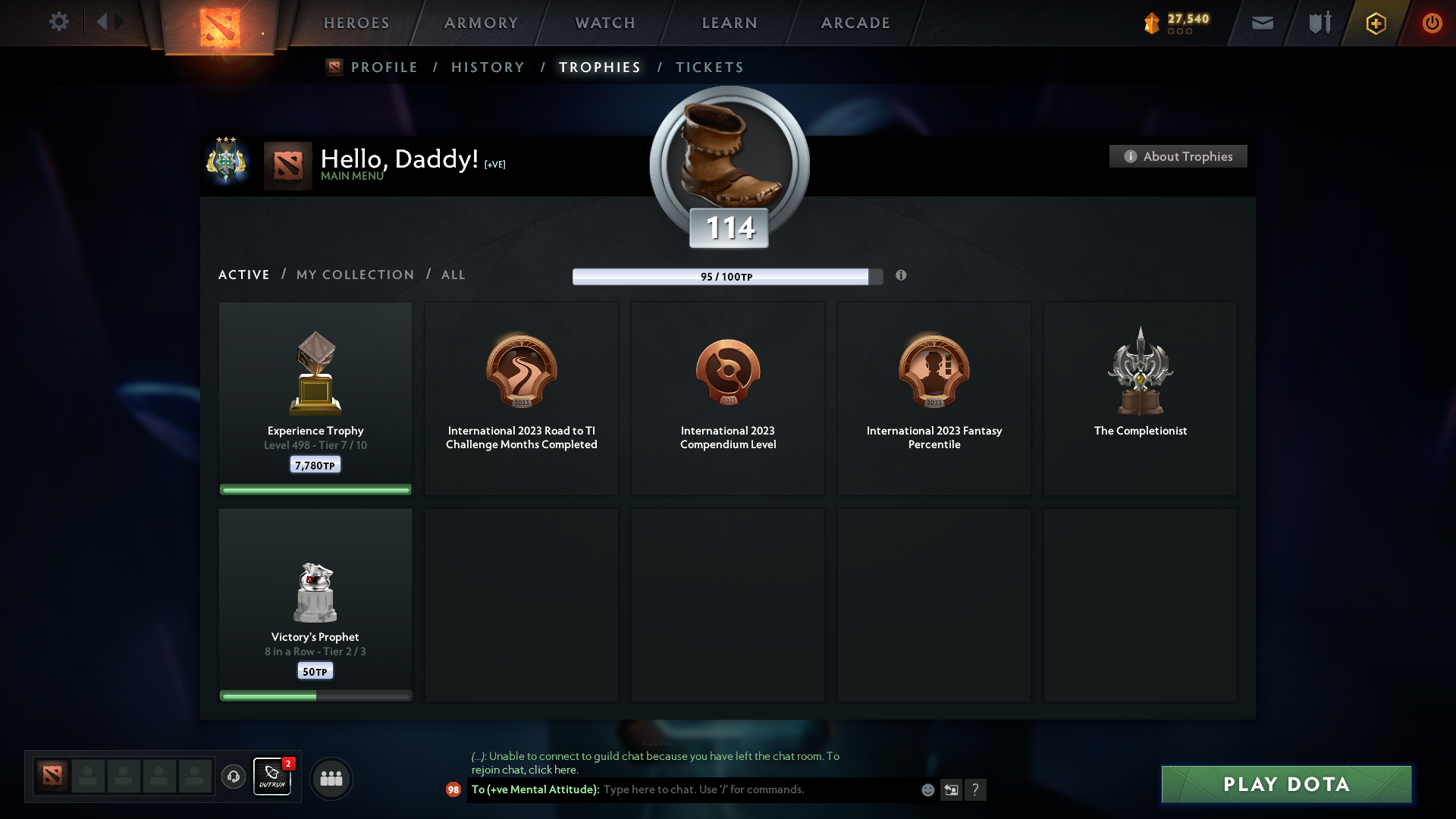This screenshot has width=1456, height=819.
Task: Click the question mark chat help icon
Action: coord(977,789)
